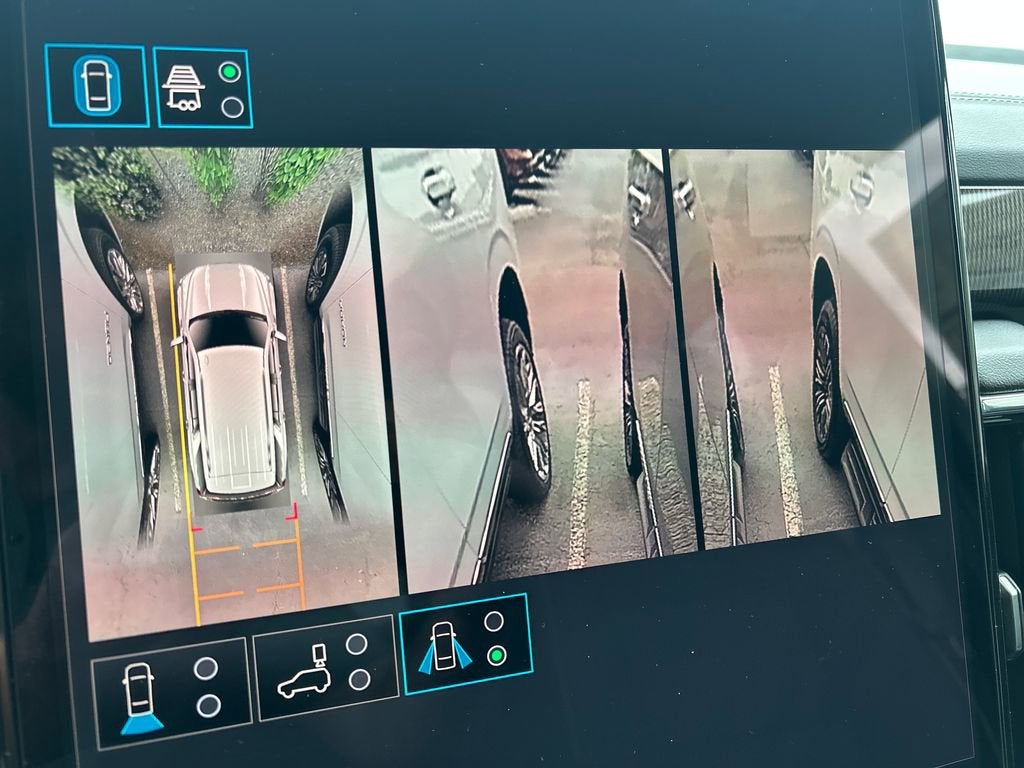The image size is (1024, 768).
Task: Switch to the trailer hitch camera view
Action: pos(202,88)
